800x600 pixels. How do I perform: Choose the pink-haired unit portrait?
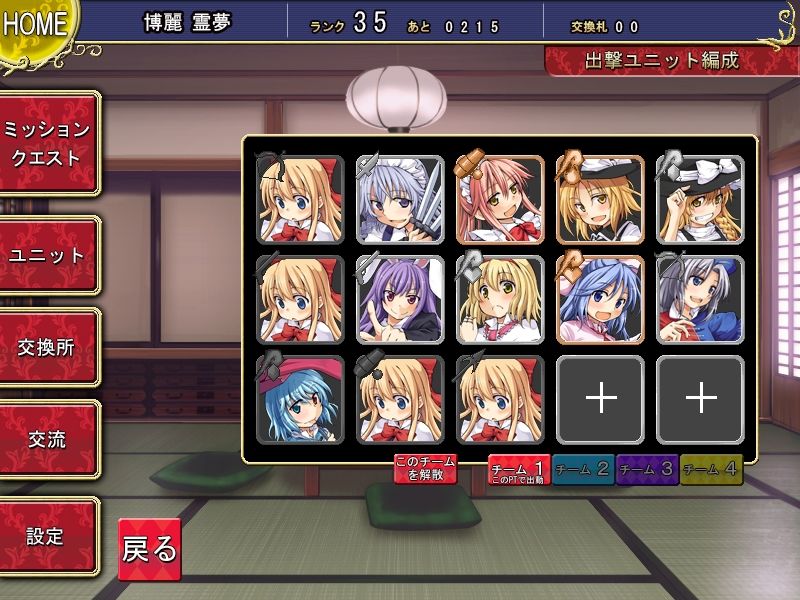pos(500,199)
